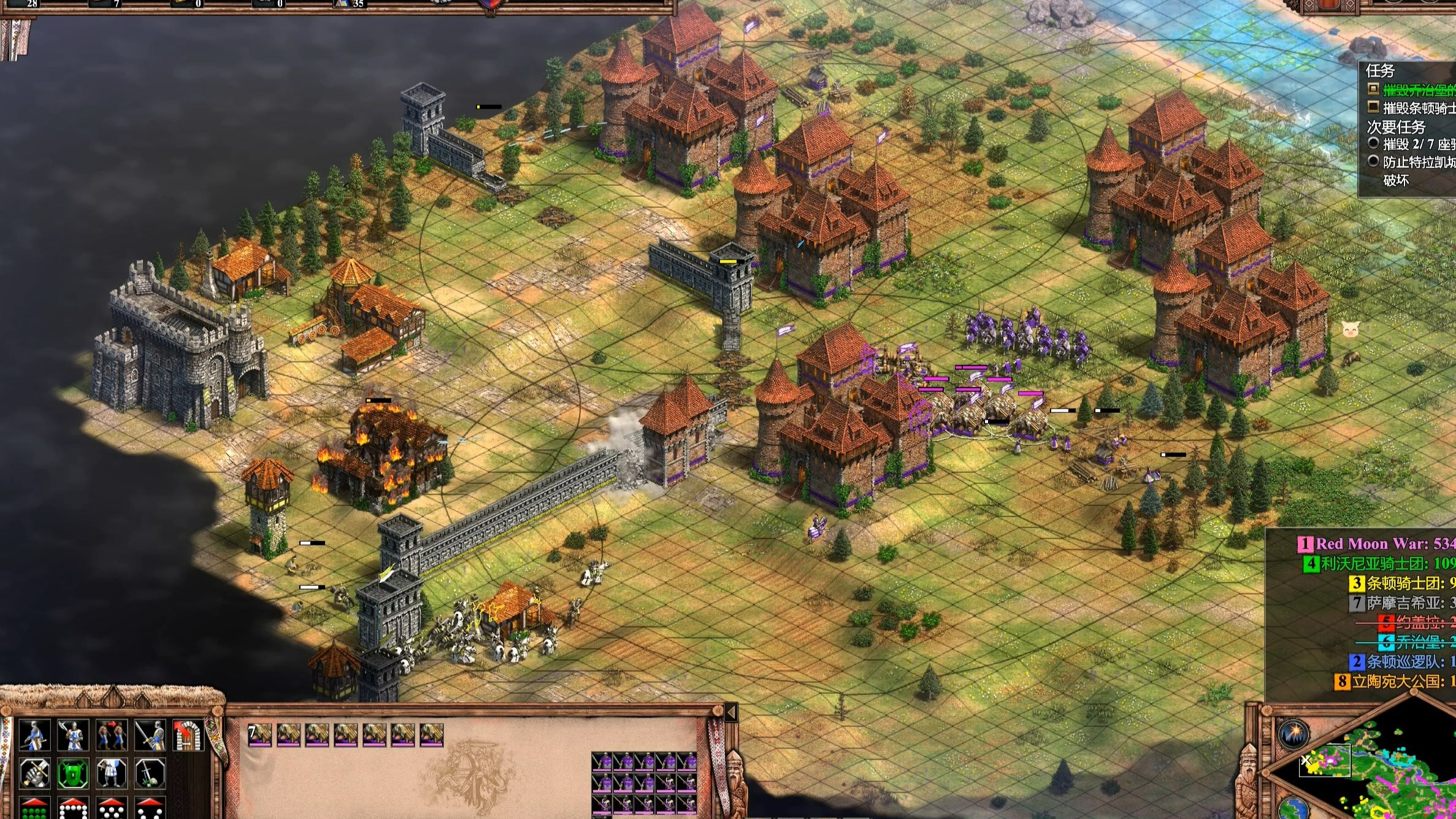
Task: Choose the stand ground stance icon
Action: click(112, 774)
